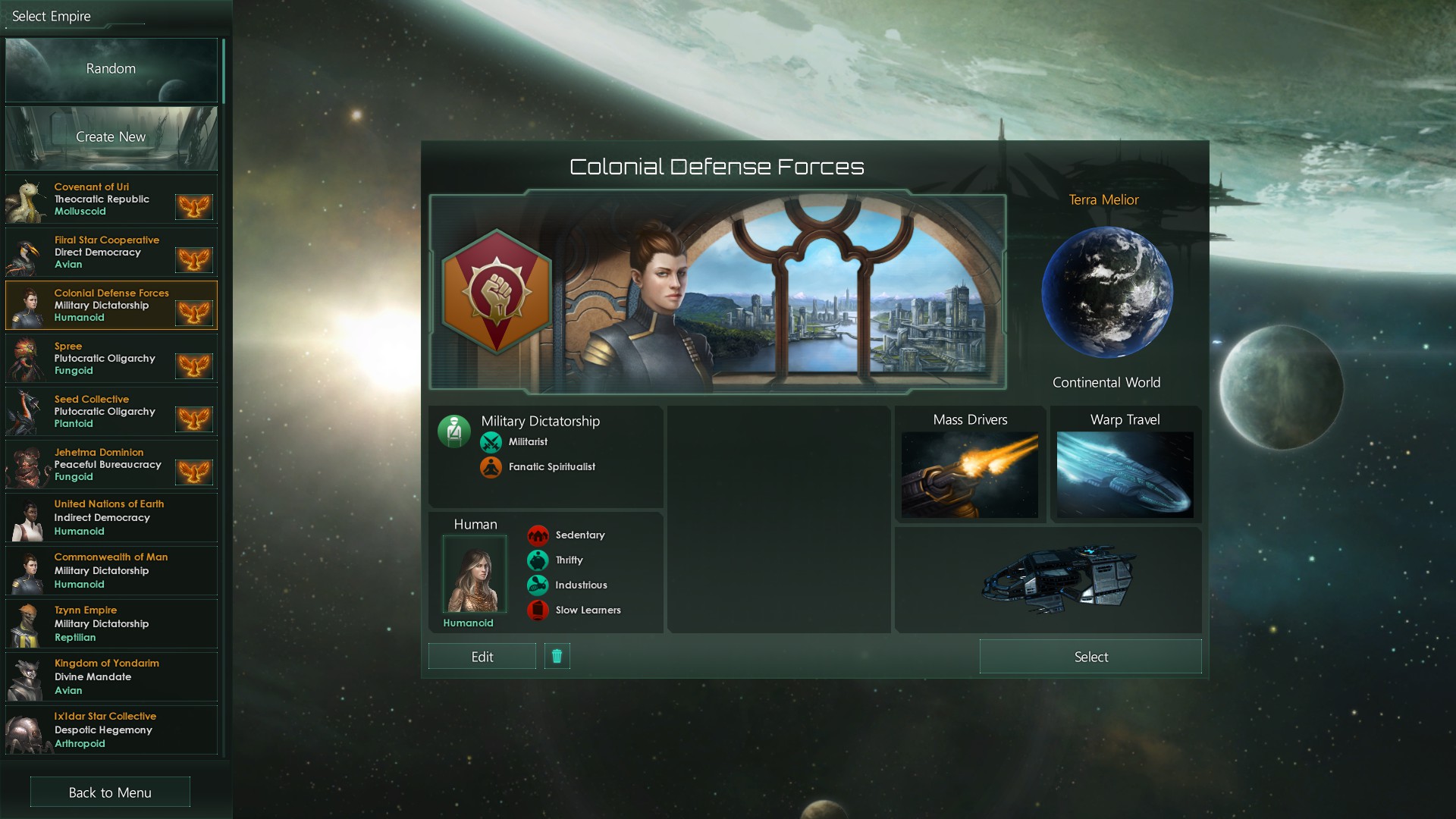Return with Back to Menu

pyautogui.click(x=109, y=792)
